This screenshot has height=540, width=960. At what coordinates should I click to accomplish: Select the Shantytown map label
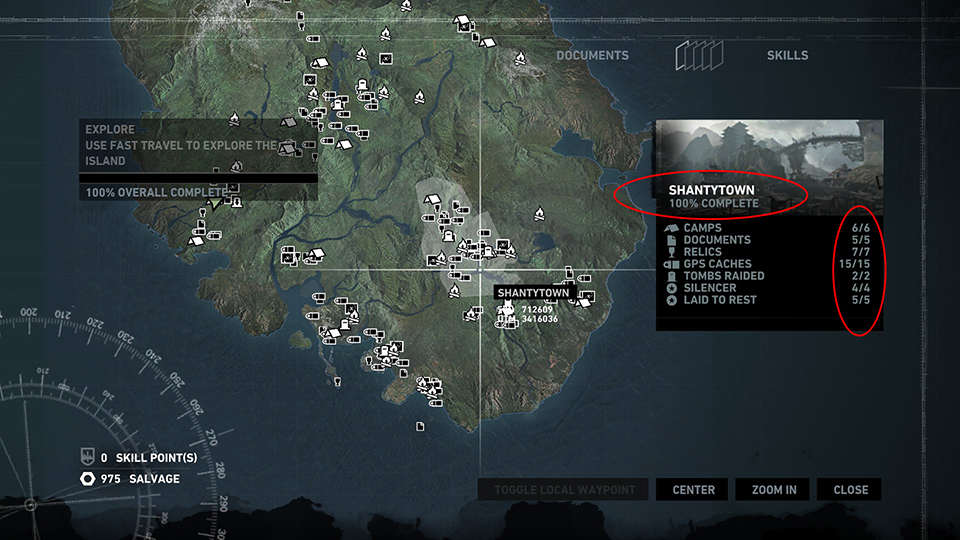pos(533,292)
